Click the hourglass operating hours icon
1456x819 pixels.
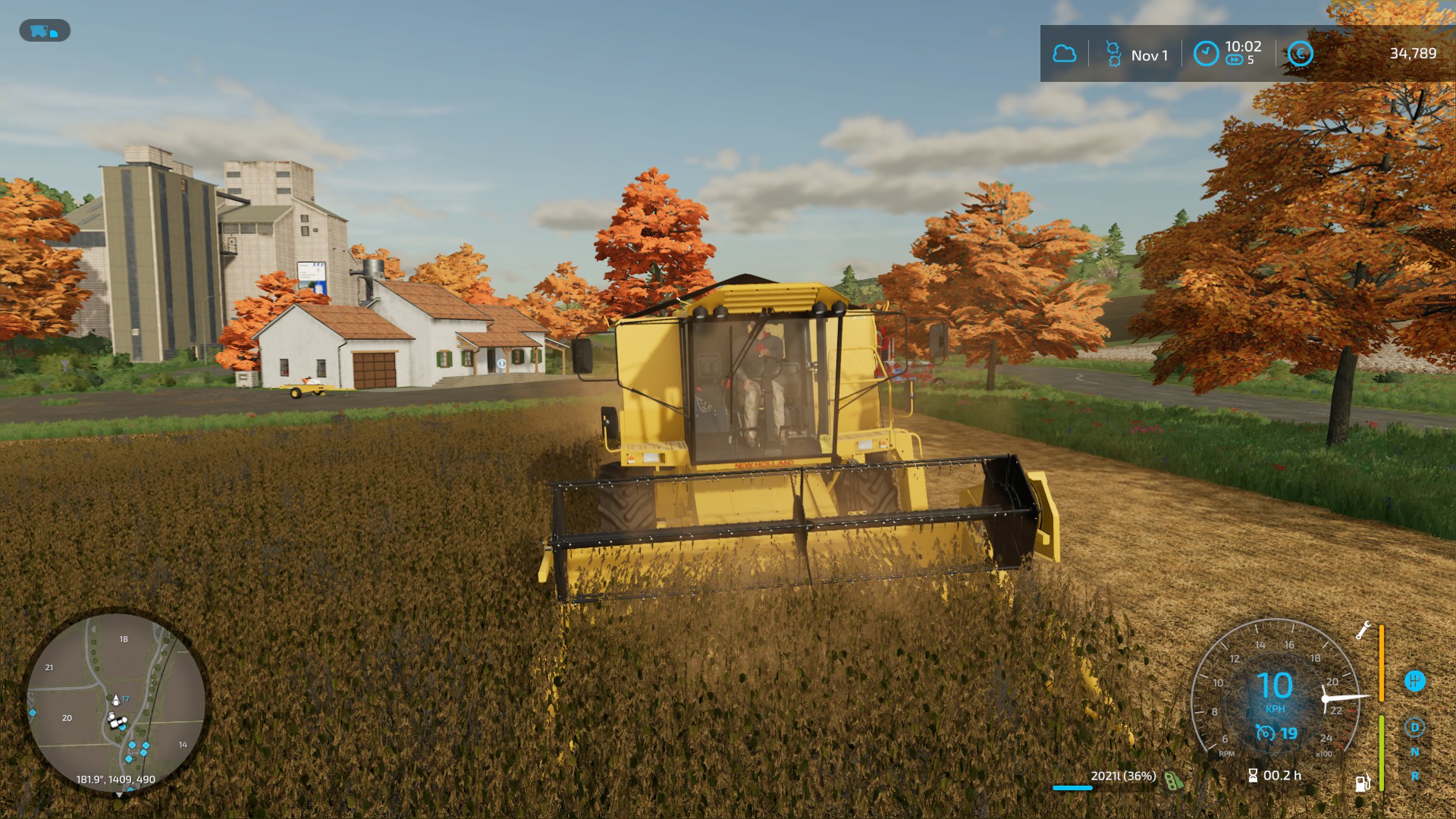tap(1253, 776)
